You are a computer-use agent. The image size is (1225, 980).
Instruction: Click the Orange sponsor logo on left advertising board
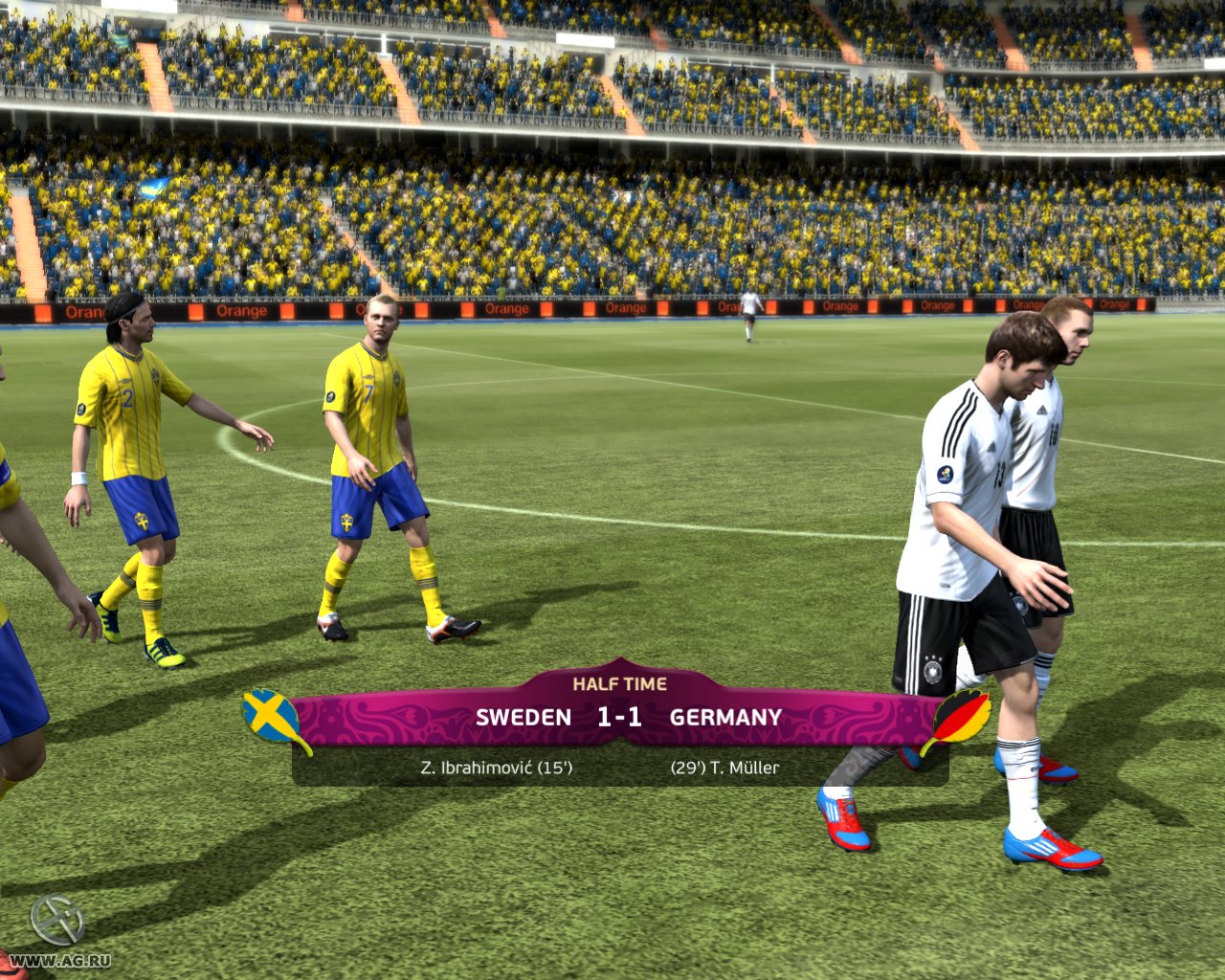pyautogui.click(x=241, y=310)
